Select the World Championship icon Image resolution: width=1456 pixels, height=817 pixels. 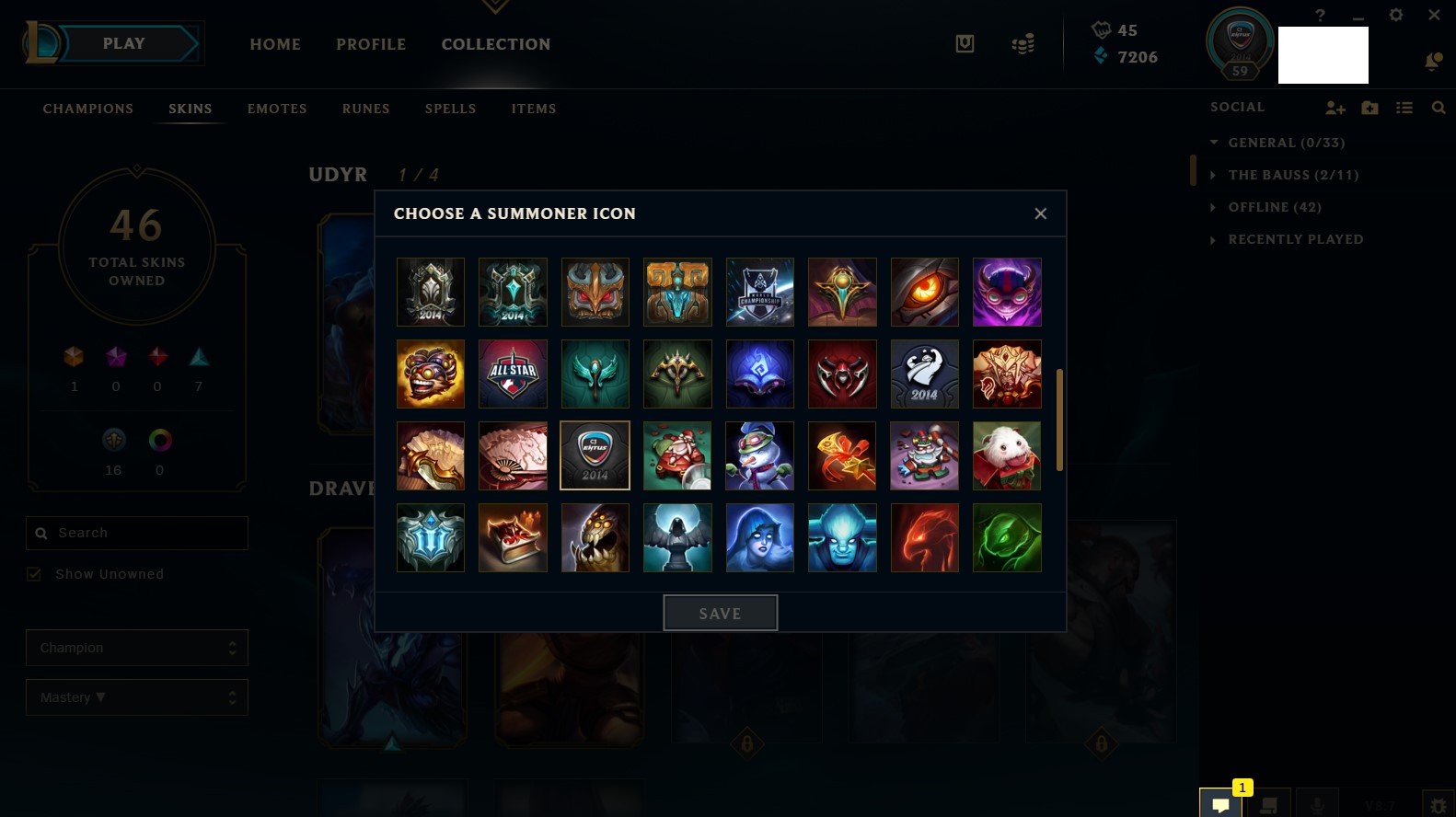760,292
